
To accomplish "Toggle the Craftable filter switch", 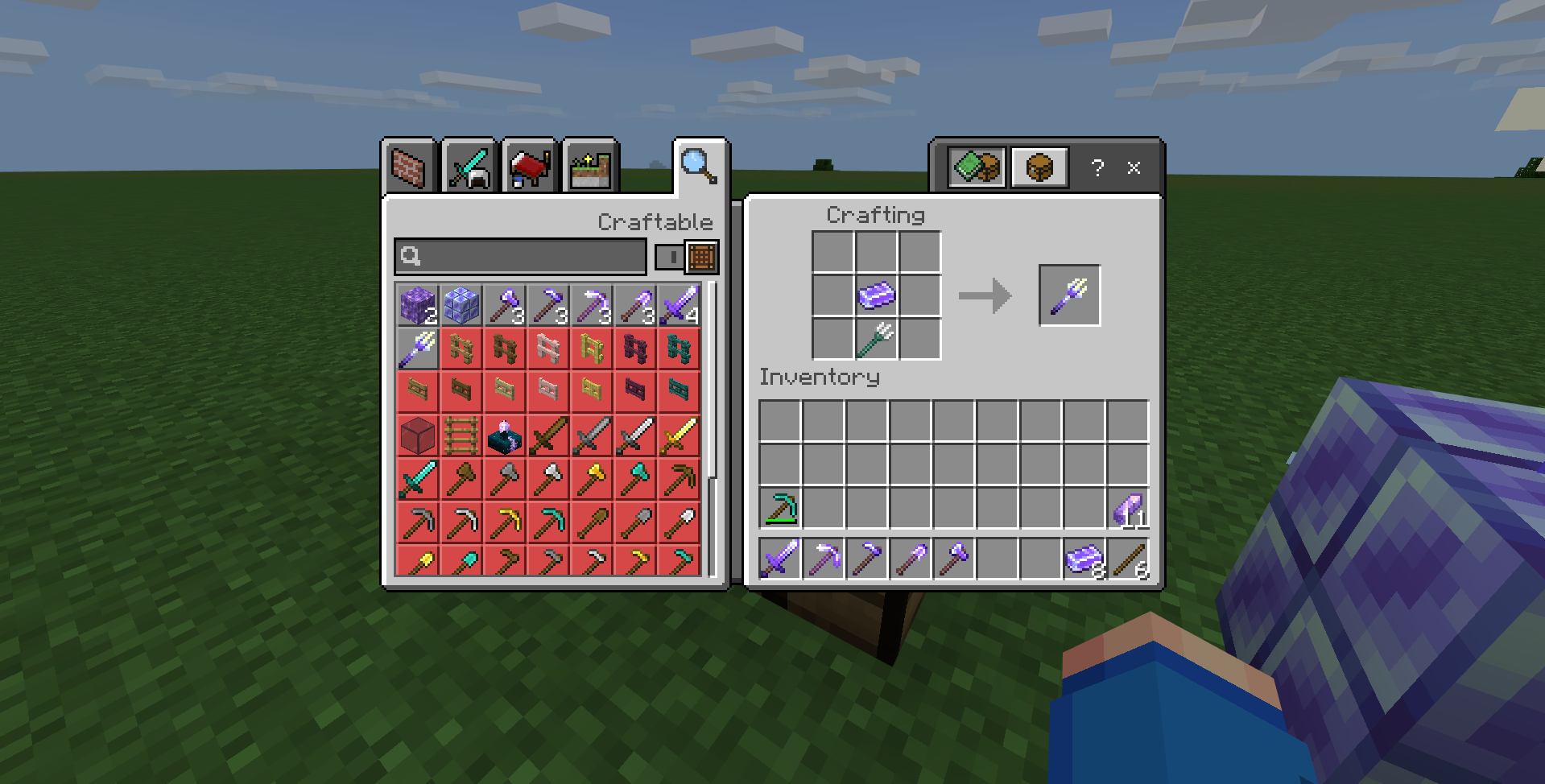I will click(671, 258).
